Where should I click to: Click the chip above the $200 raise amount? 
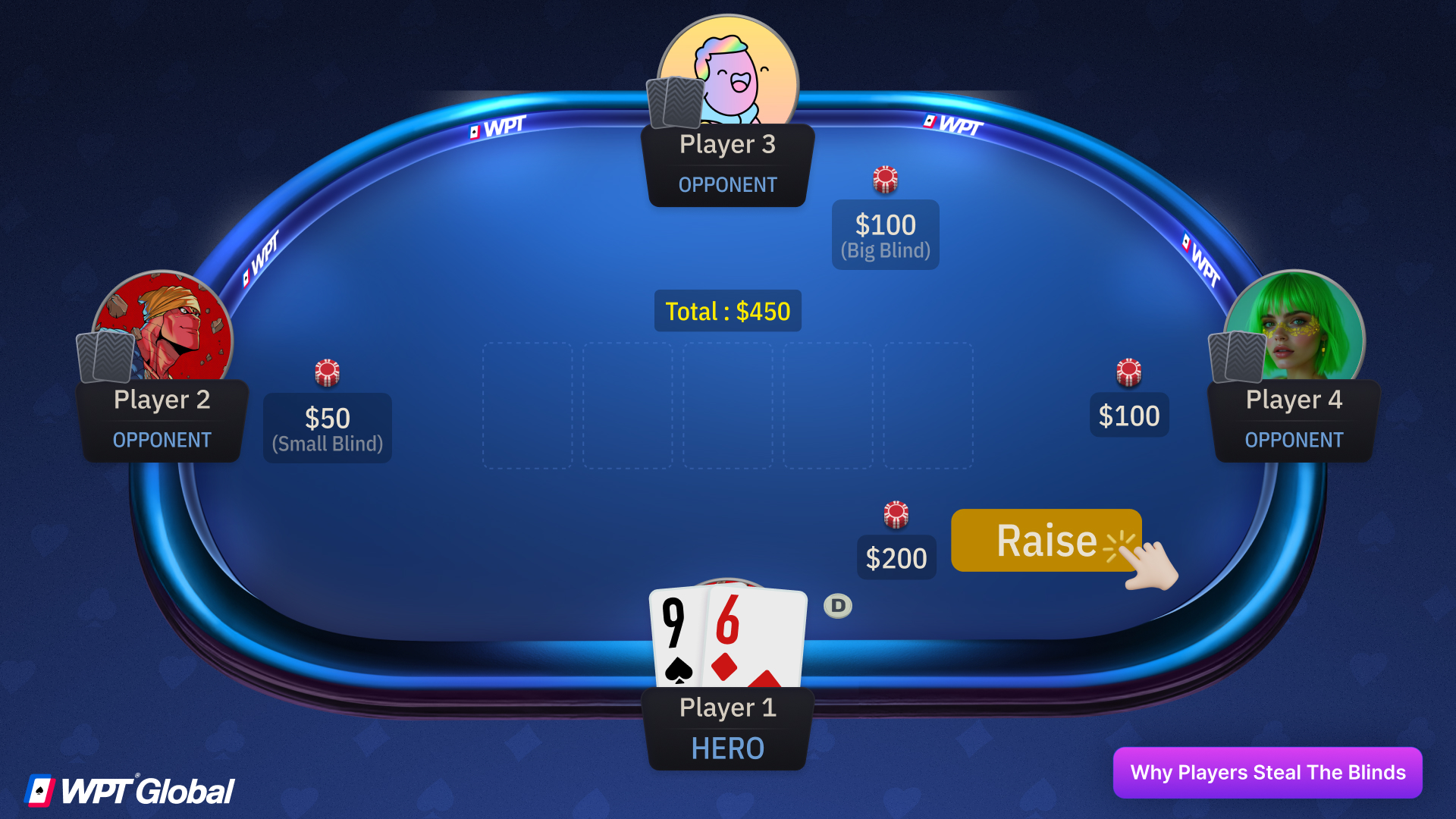[x=896, y=513]
